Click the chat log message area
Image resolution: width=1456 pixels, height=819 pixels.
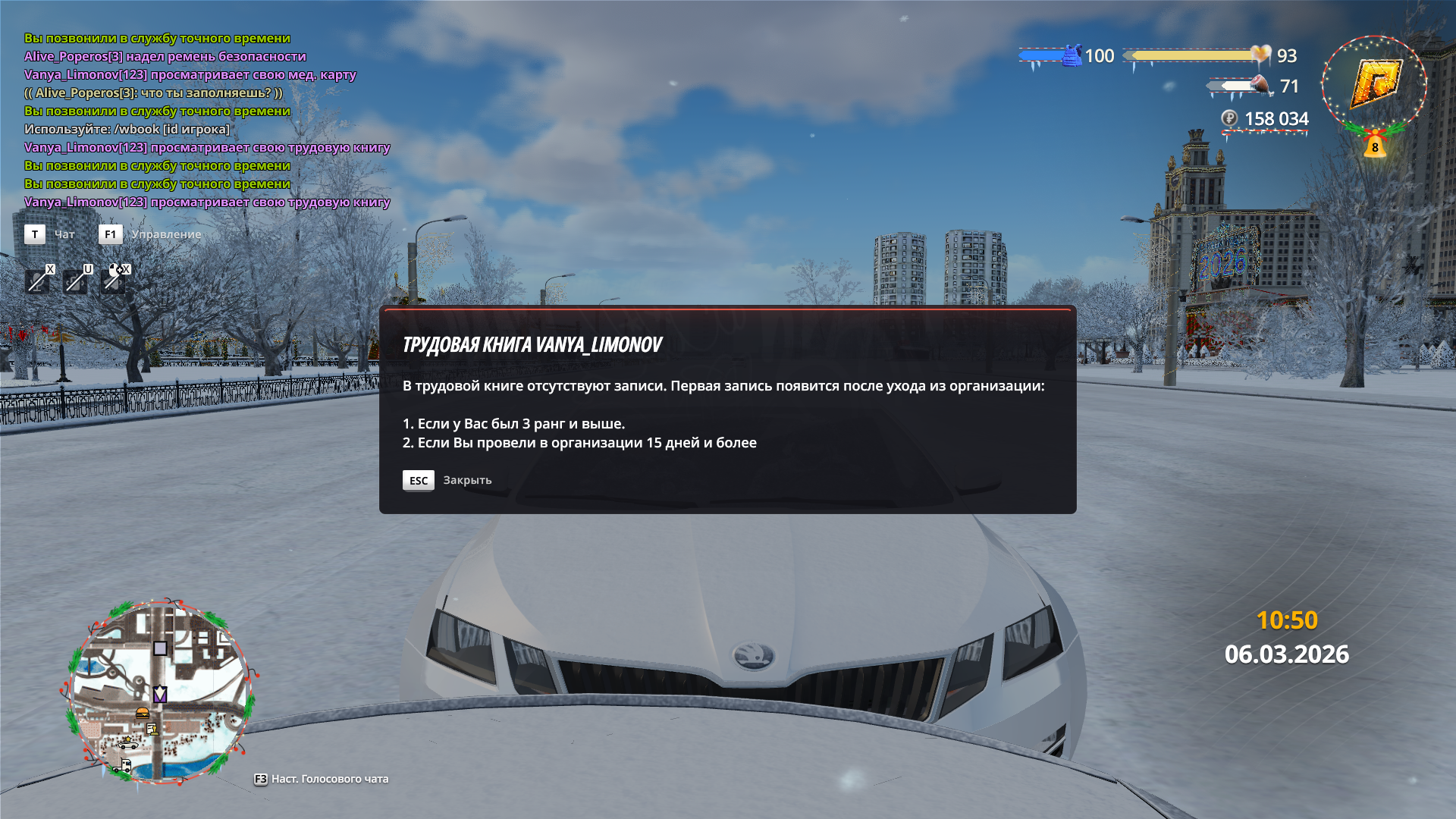coord(206,120)
